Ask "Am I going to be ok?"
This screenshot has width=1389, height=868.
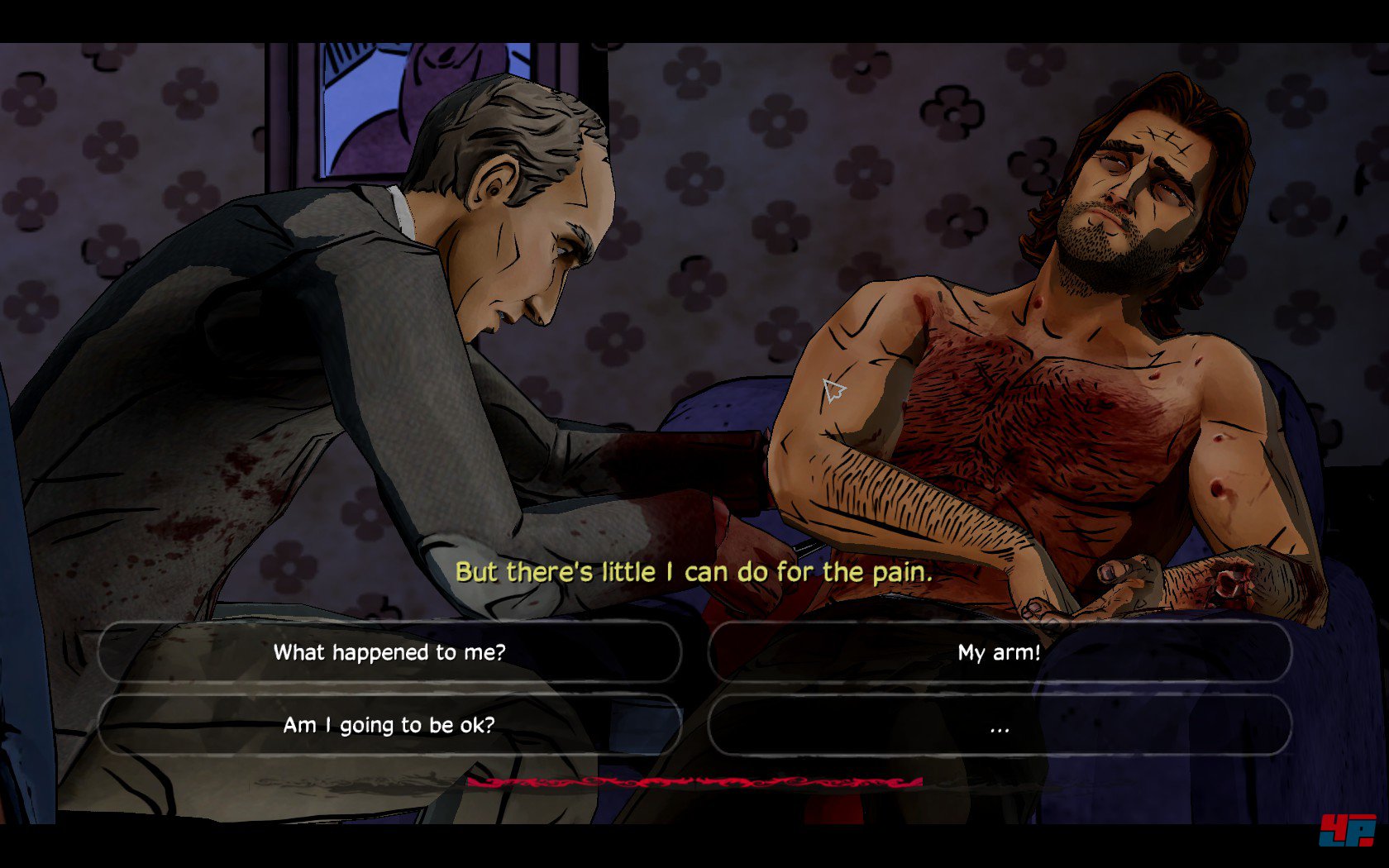pos(389,725)
